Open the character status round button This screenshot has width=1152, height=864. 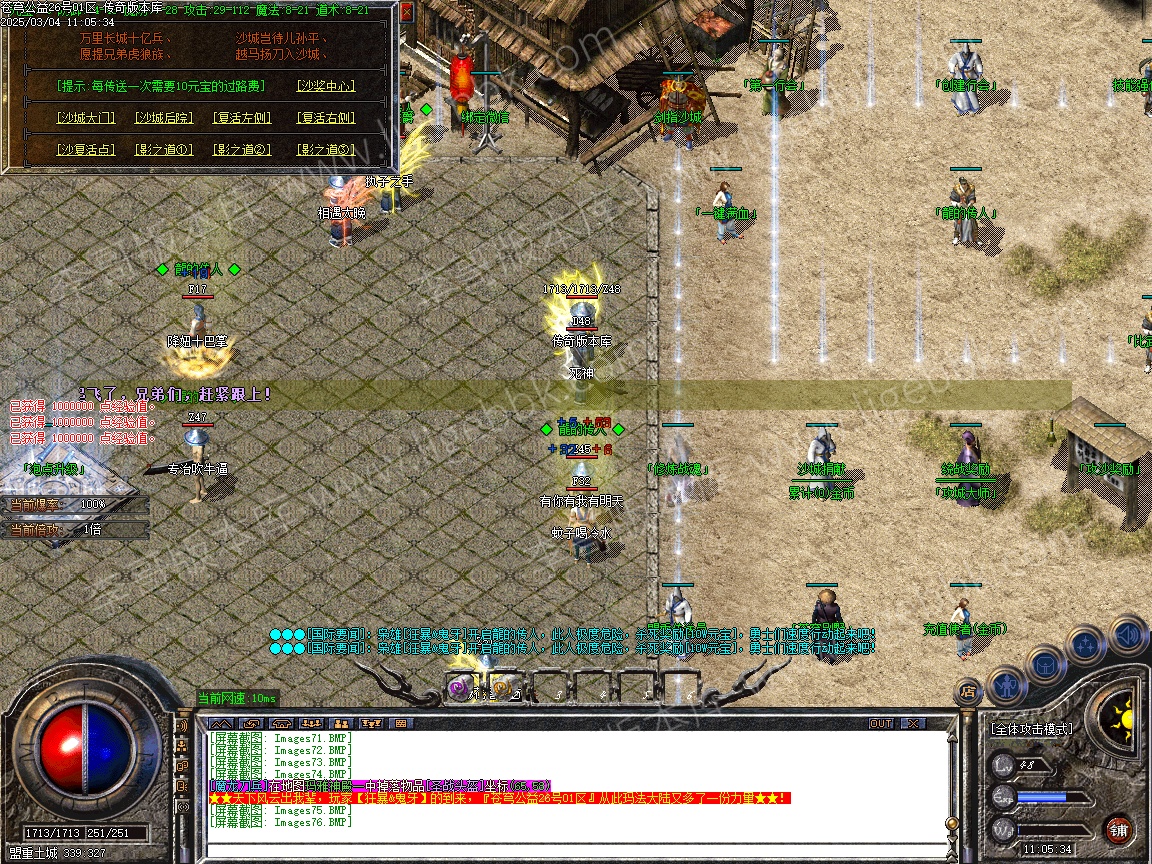pyautogui.click(x=1005, y=684)
